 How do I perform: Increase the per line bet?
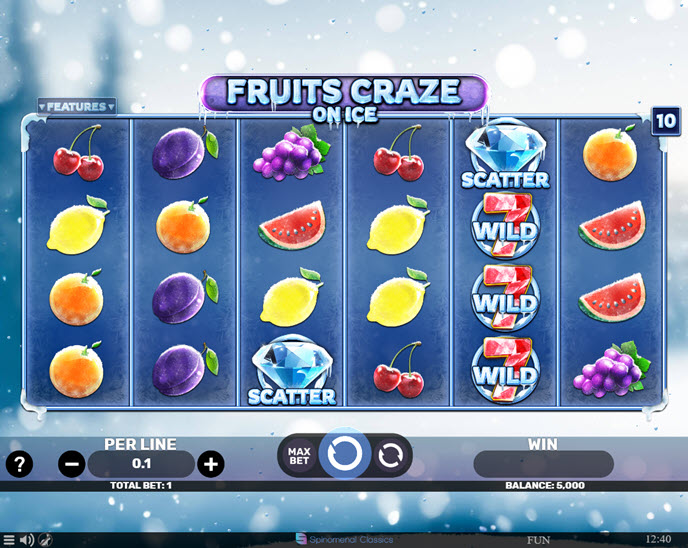(x=210, y=464)
